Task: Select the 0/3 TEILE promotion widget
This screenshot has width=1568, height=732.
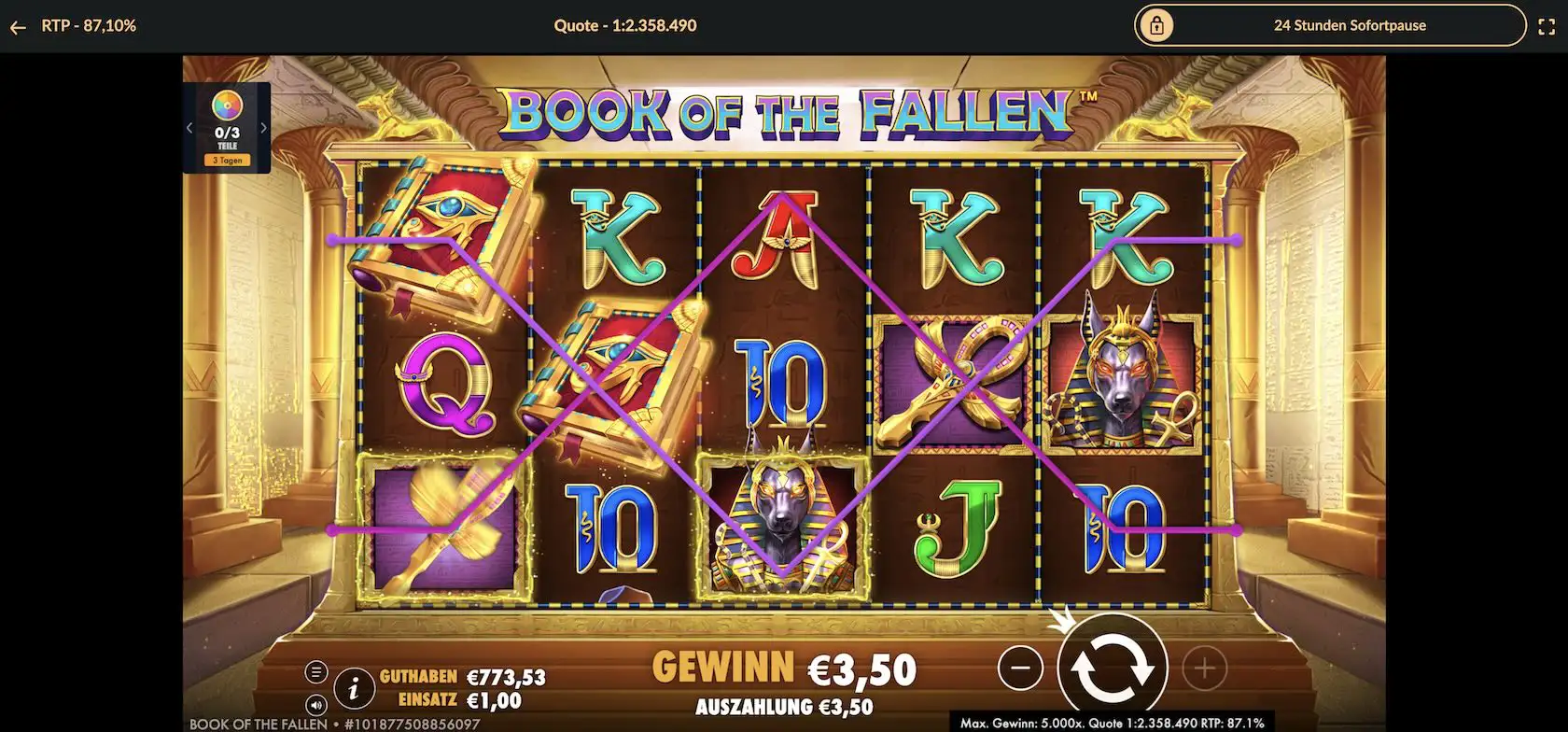Action: tap(227, 128)
